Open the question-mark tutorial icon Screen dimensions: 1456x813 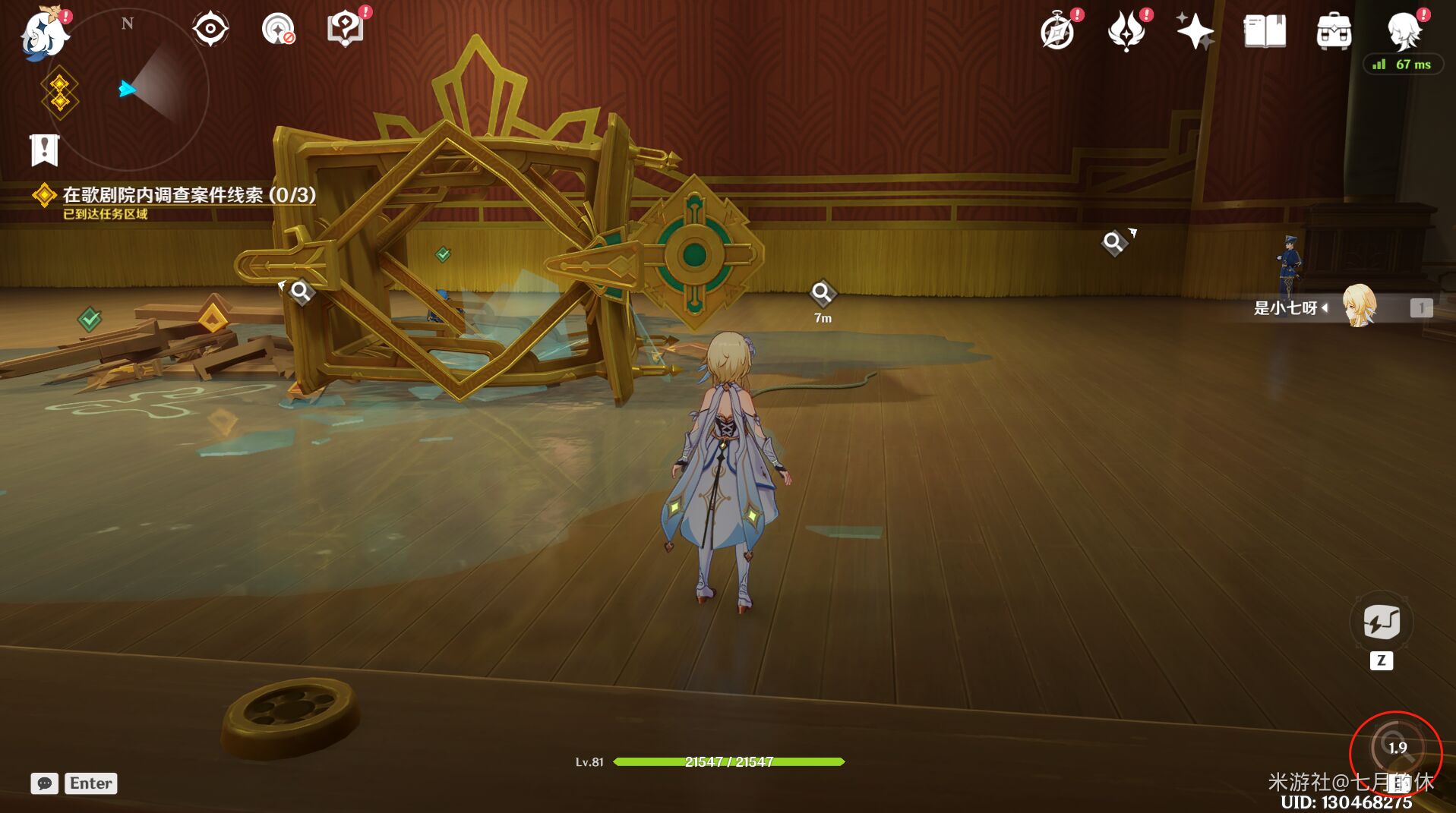345,30
